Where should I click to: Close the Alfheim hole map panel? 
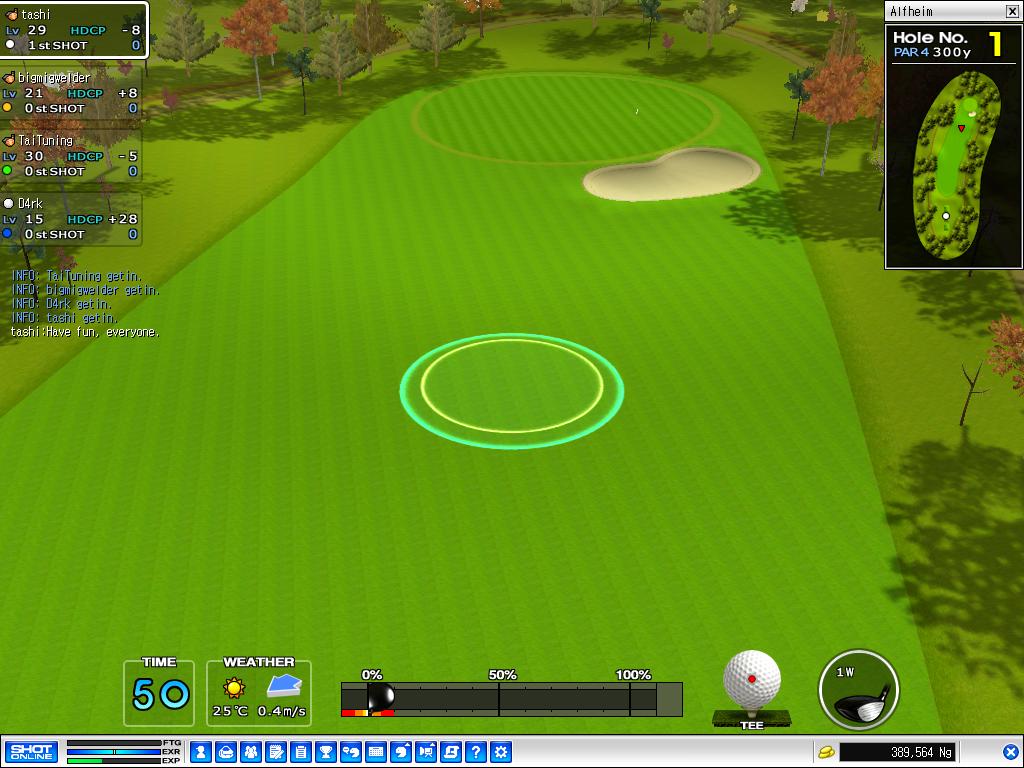point(1012,12)
